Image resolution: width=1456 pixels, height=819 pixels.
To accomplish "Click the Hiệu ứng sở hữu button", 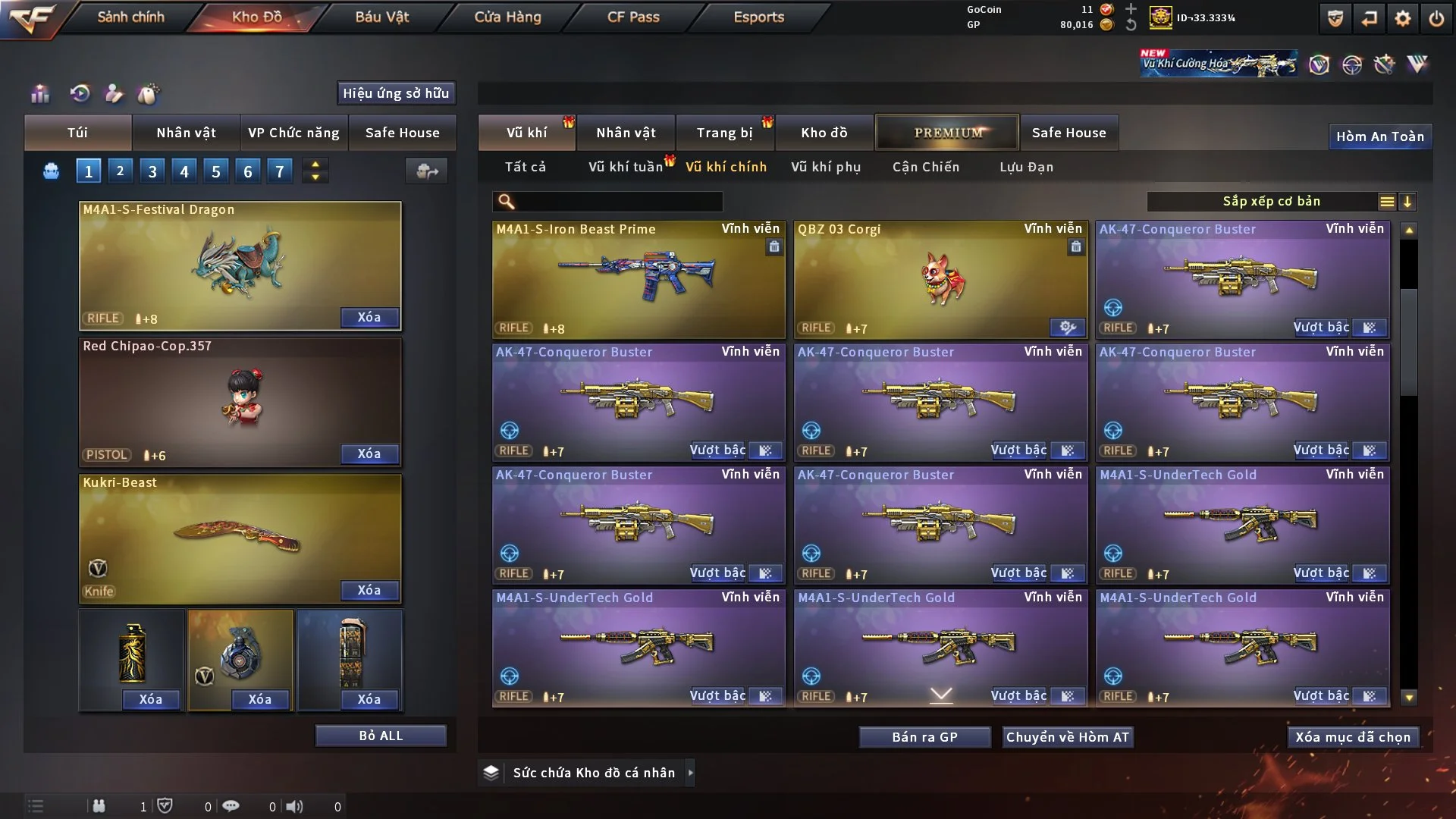I will pyautogui.click(x=396, y=93).
